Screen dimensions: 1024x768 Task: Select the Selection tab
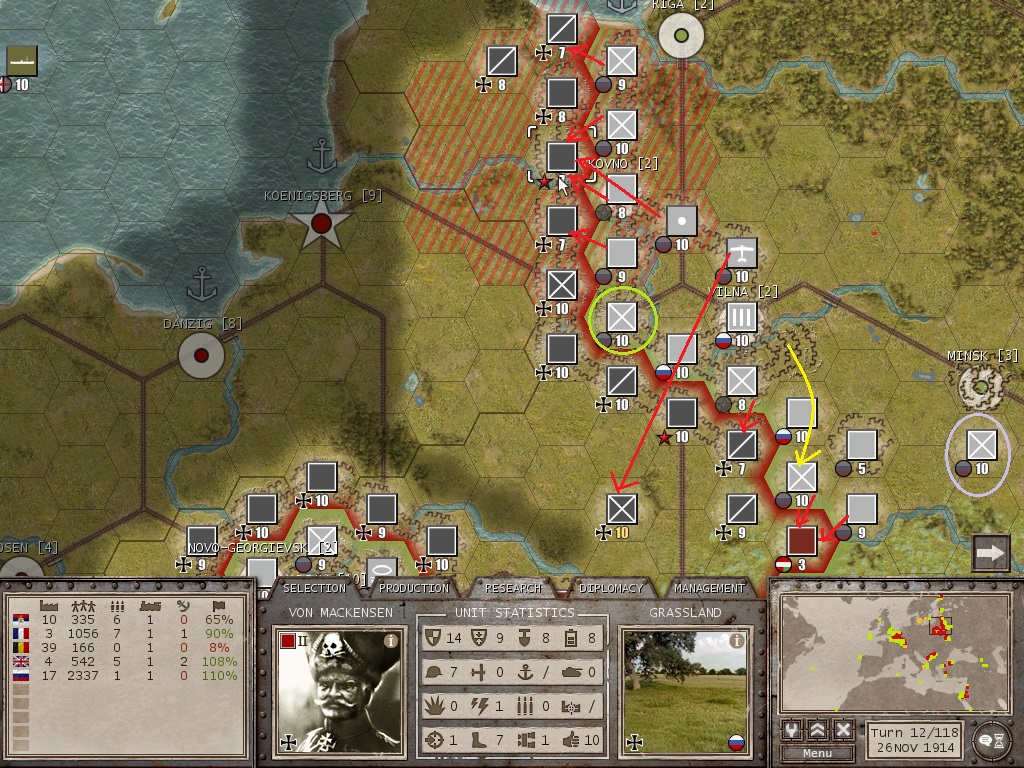pyautogui.click(x=315, y=588)
